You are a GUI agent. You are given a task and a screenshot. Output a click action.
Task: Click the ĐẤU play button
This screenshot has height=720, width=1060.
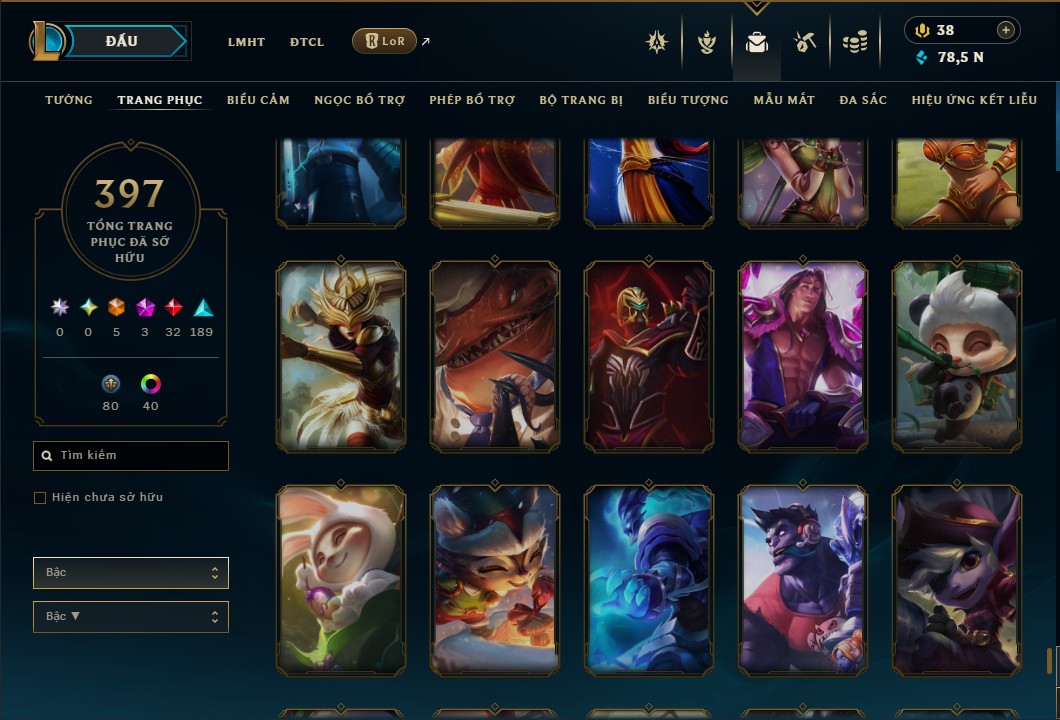tap(121, 41)
